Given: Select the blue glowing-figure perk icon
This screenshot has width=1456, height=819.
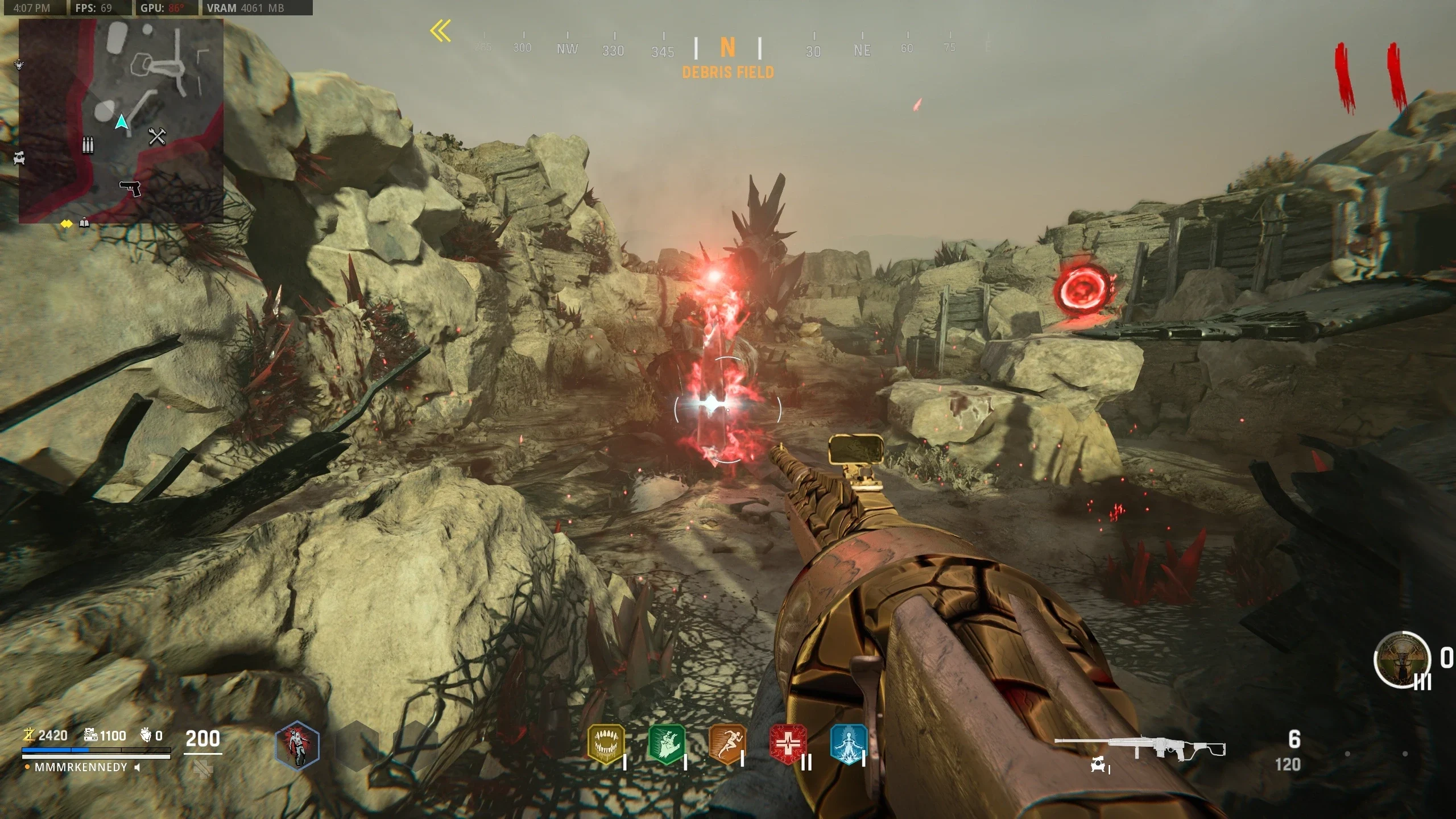Looking at the screenshot, I should pos(849,744).
